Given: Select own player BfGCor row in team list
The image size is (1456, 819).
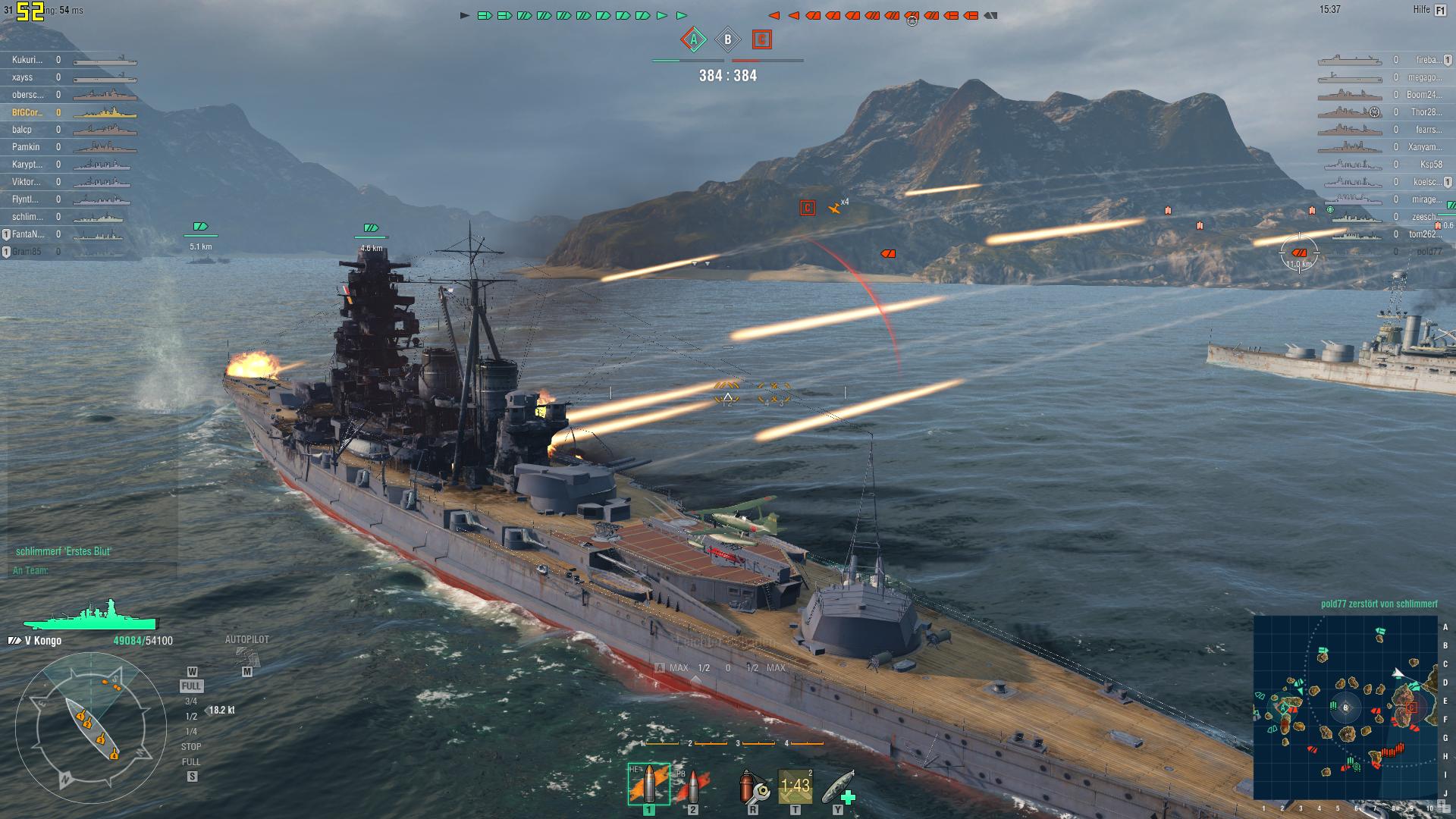Looking at the screenshot, I should 27,112.
